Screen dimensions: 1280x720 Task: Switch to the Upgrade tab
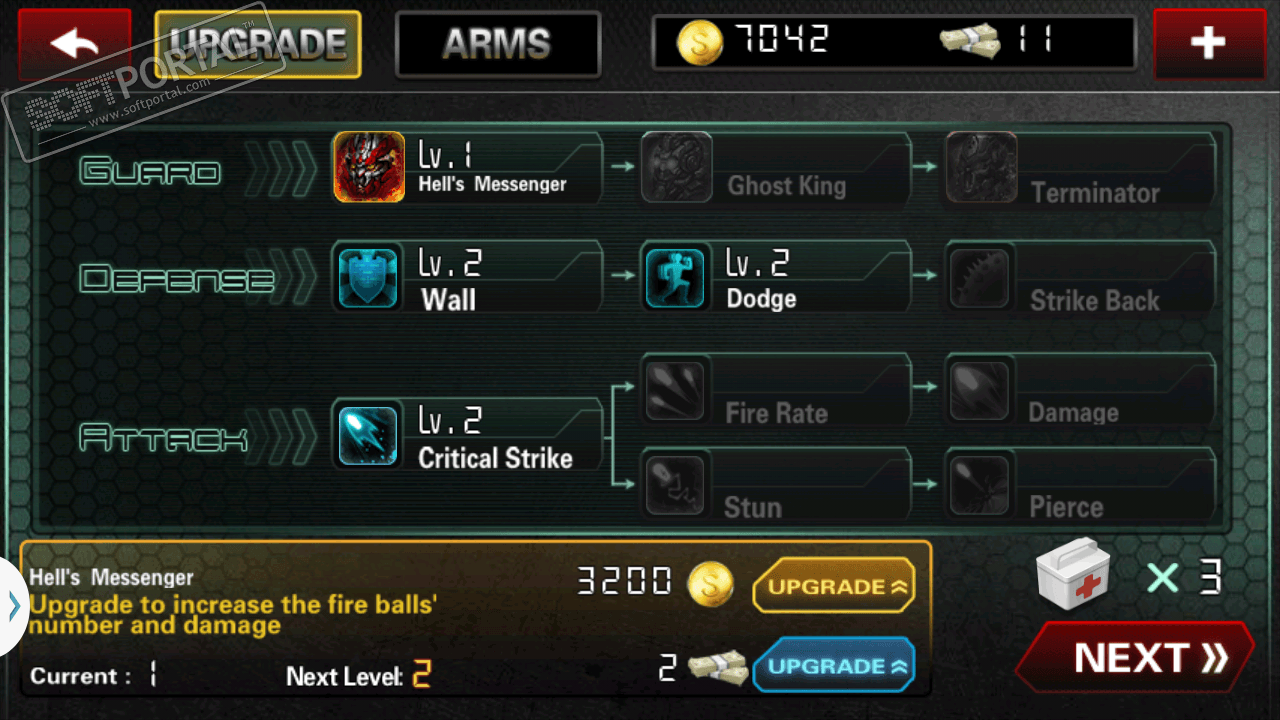coord(258,44)
